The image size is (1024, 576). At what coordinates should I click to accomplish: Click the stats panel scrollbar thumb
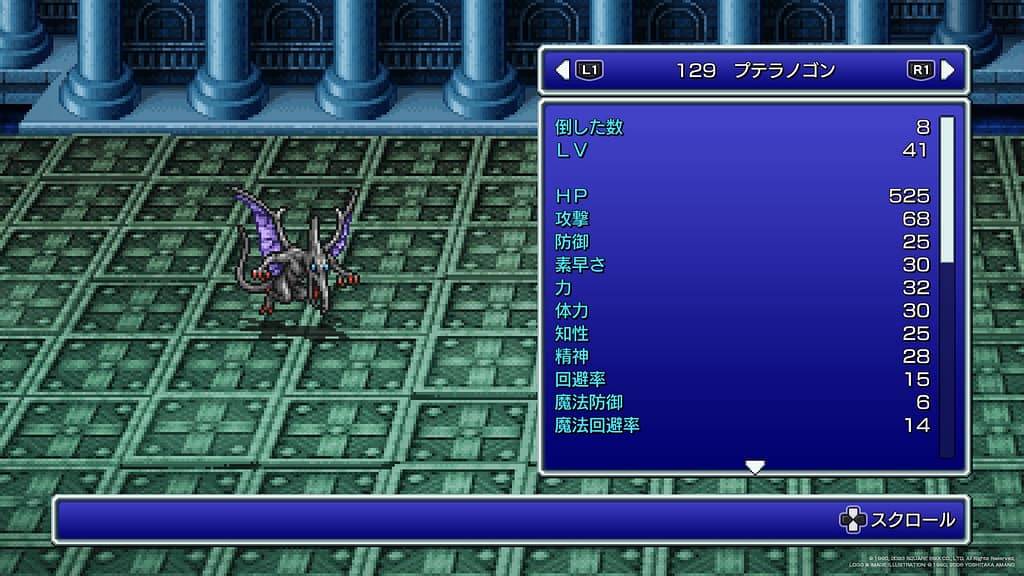pos(947,188)
